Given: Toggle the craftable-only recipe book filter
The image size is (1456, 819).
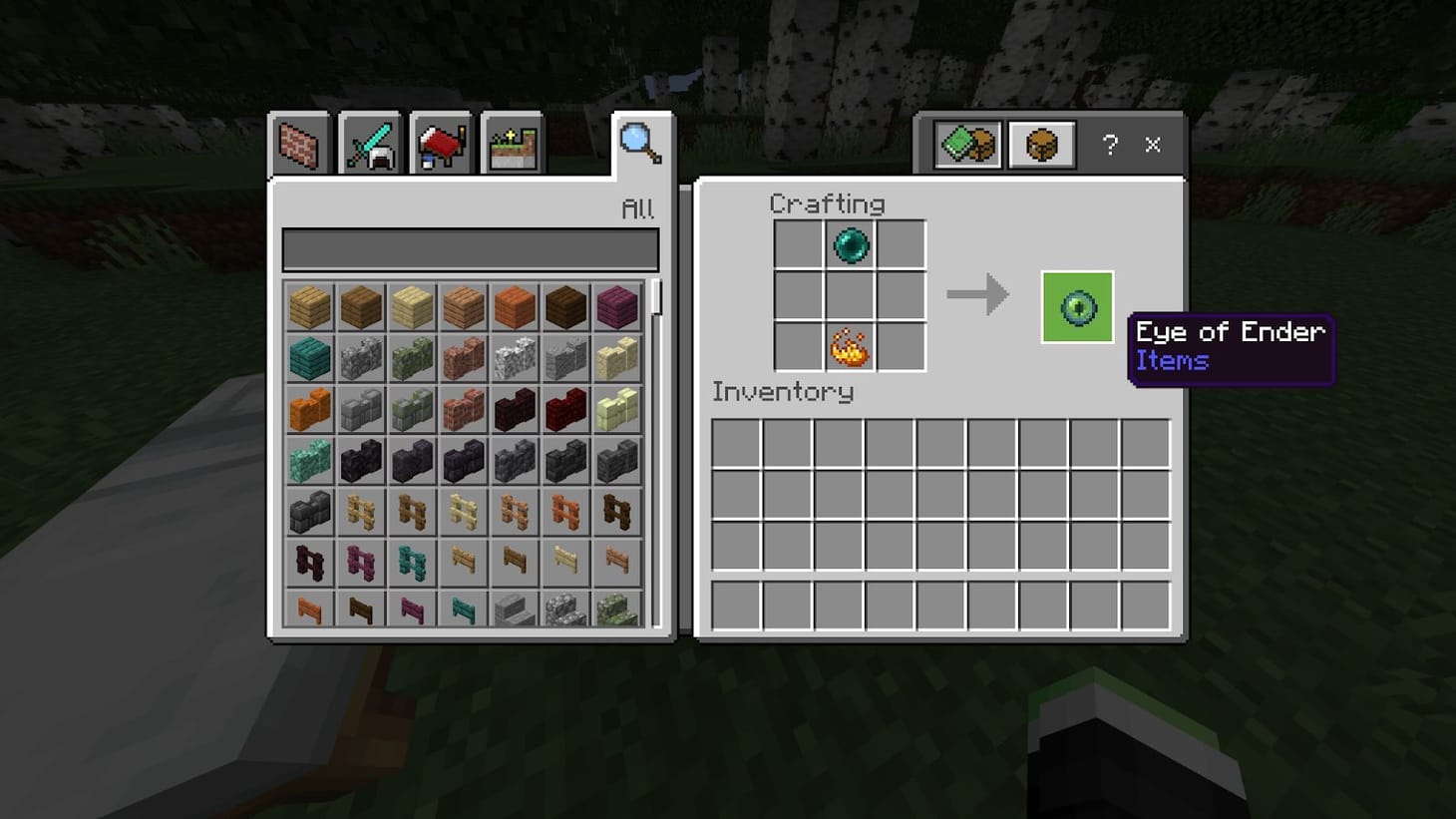Looking at the screenshot, I should (x=966, y=144).
